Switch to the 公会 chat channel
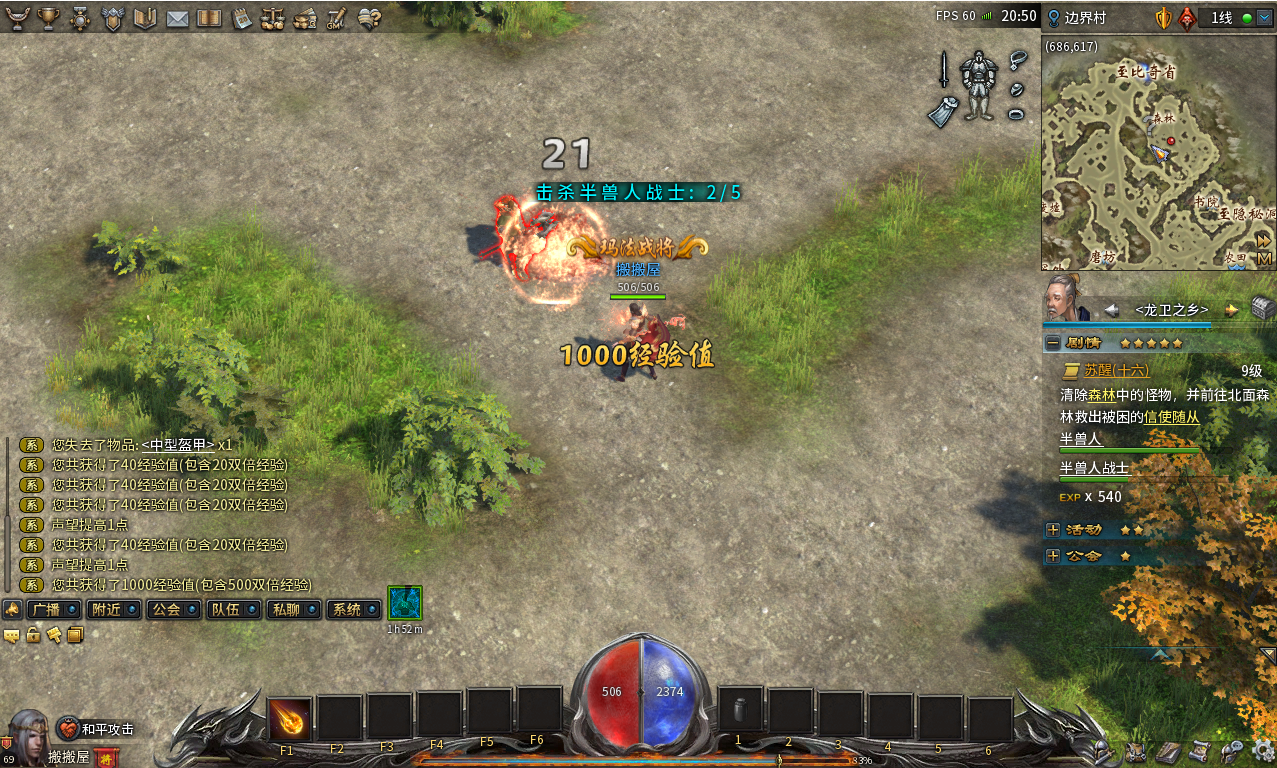Screen dimensions: 1277x768 (174, 609)
